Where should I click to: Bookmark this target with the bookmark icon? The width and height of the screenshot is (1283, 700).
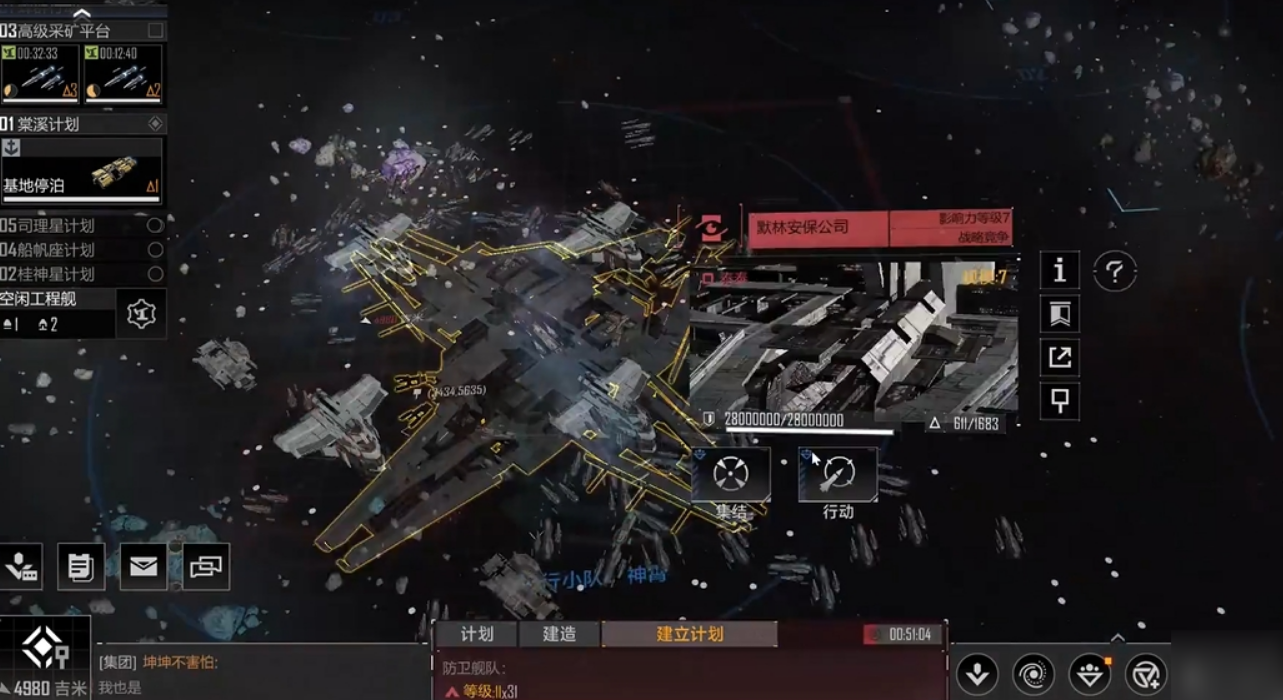tap(1060, 314)
